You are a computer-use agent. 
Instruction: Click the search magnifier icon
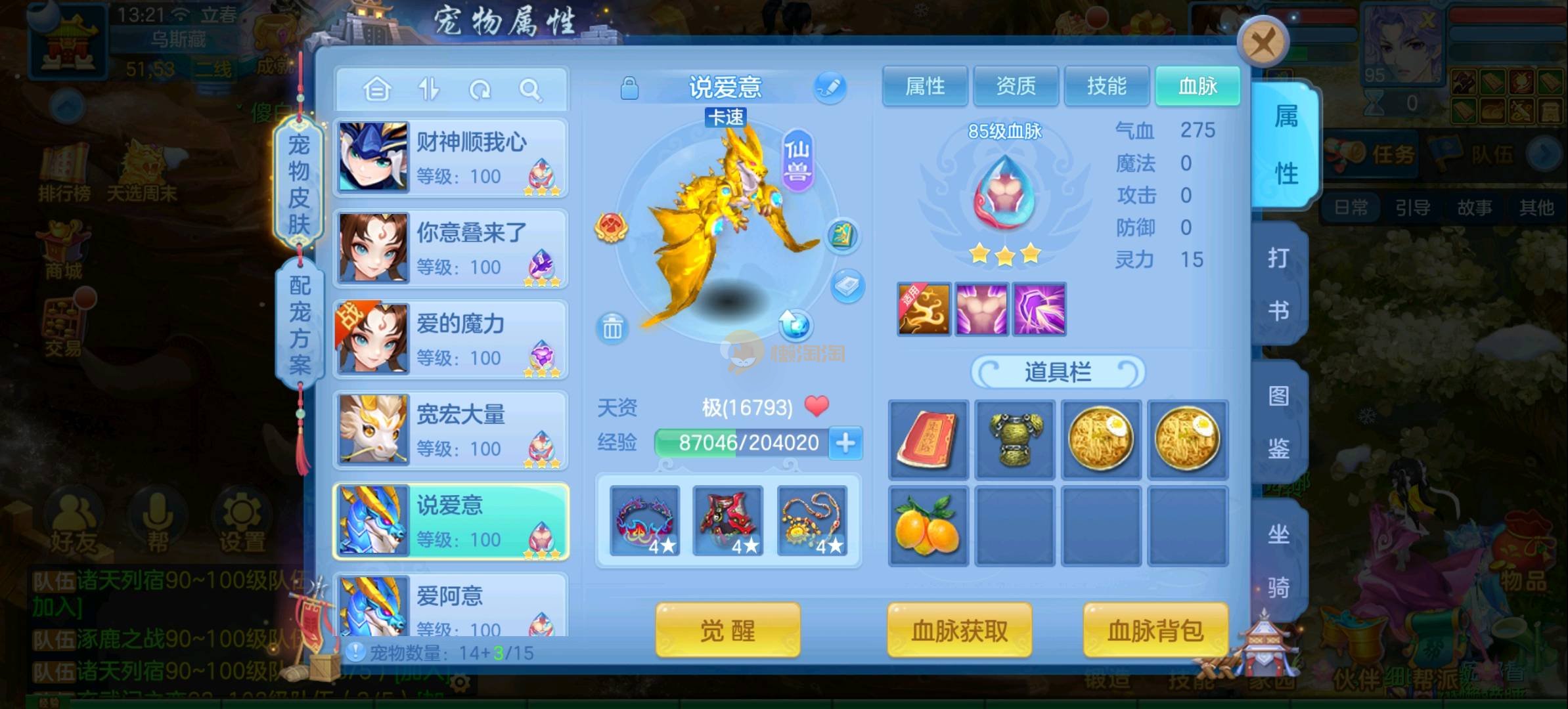[529, 89]
